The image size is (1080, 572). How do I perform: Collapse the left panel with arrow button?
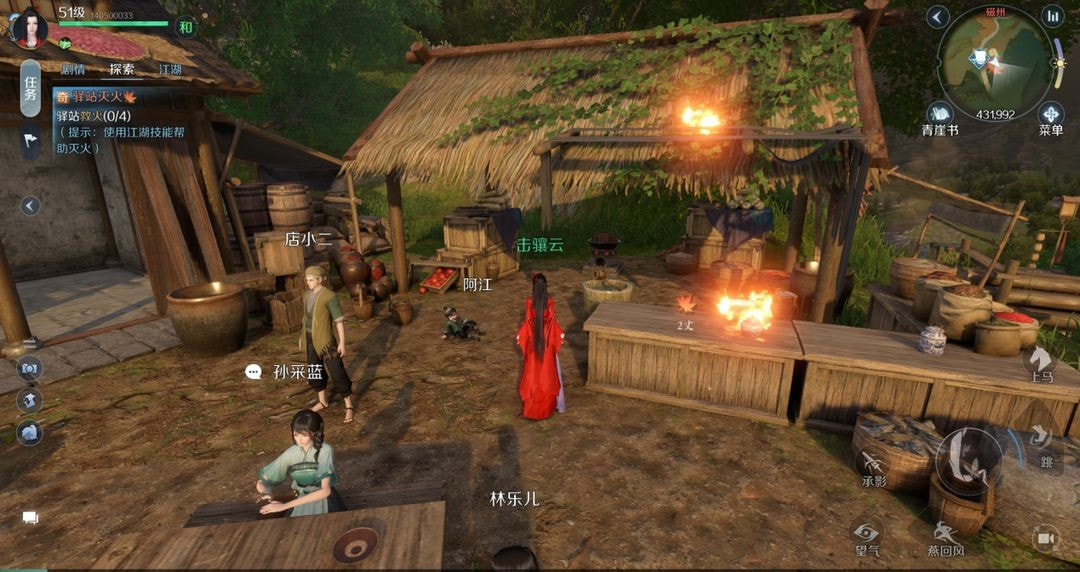tap(31, 205)
